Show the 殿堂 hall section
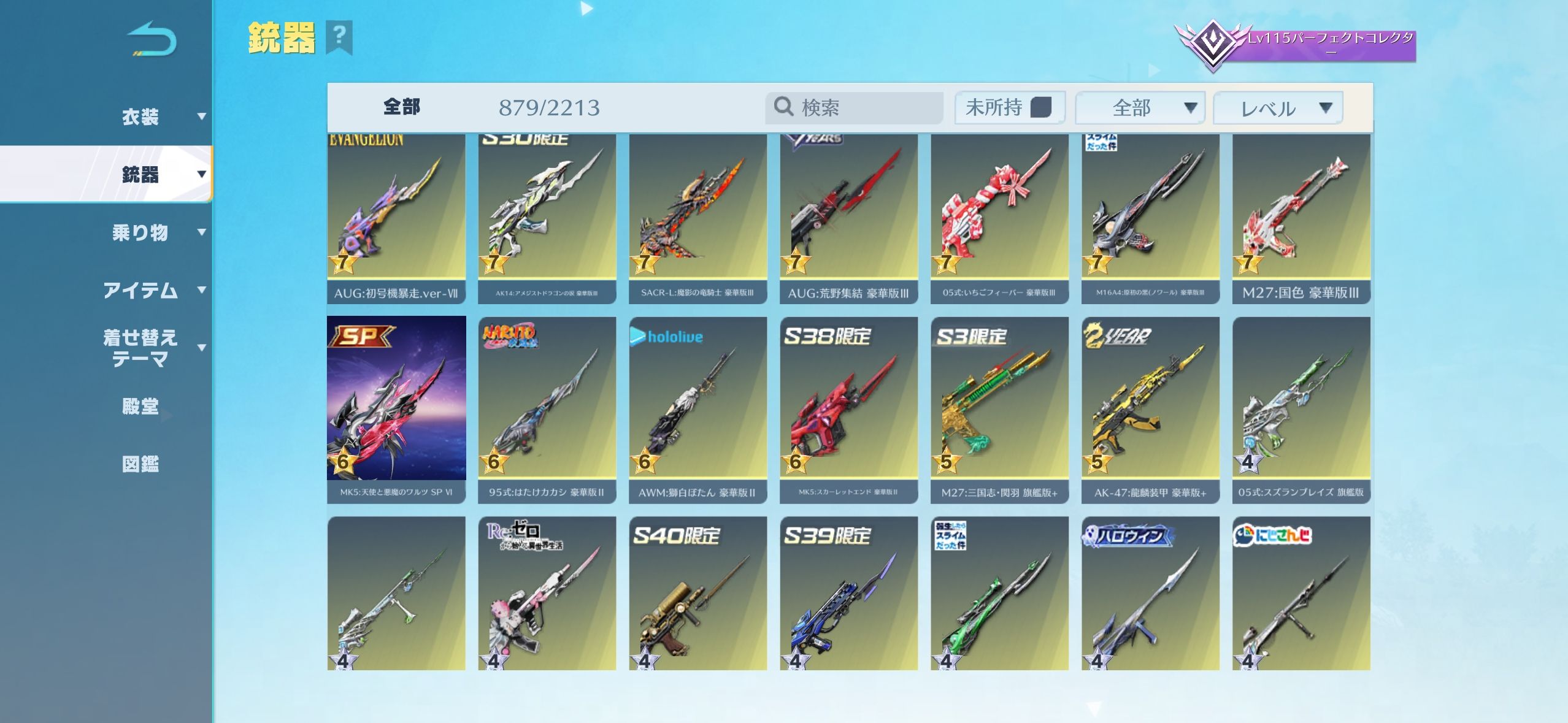 pyautogui.click(x=140, y=406)
